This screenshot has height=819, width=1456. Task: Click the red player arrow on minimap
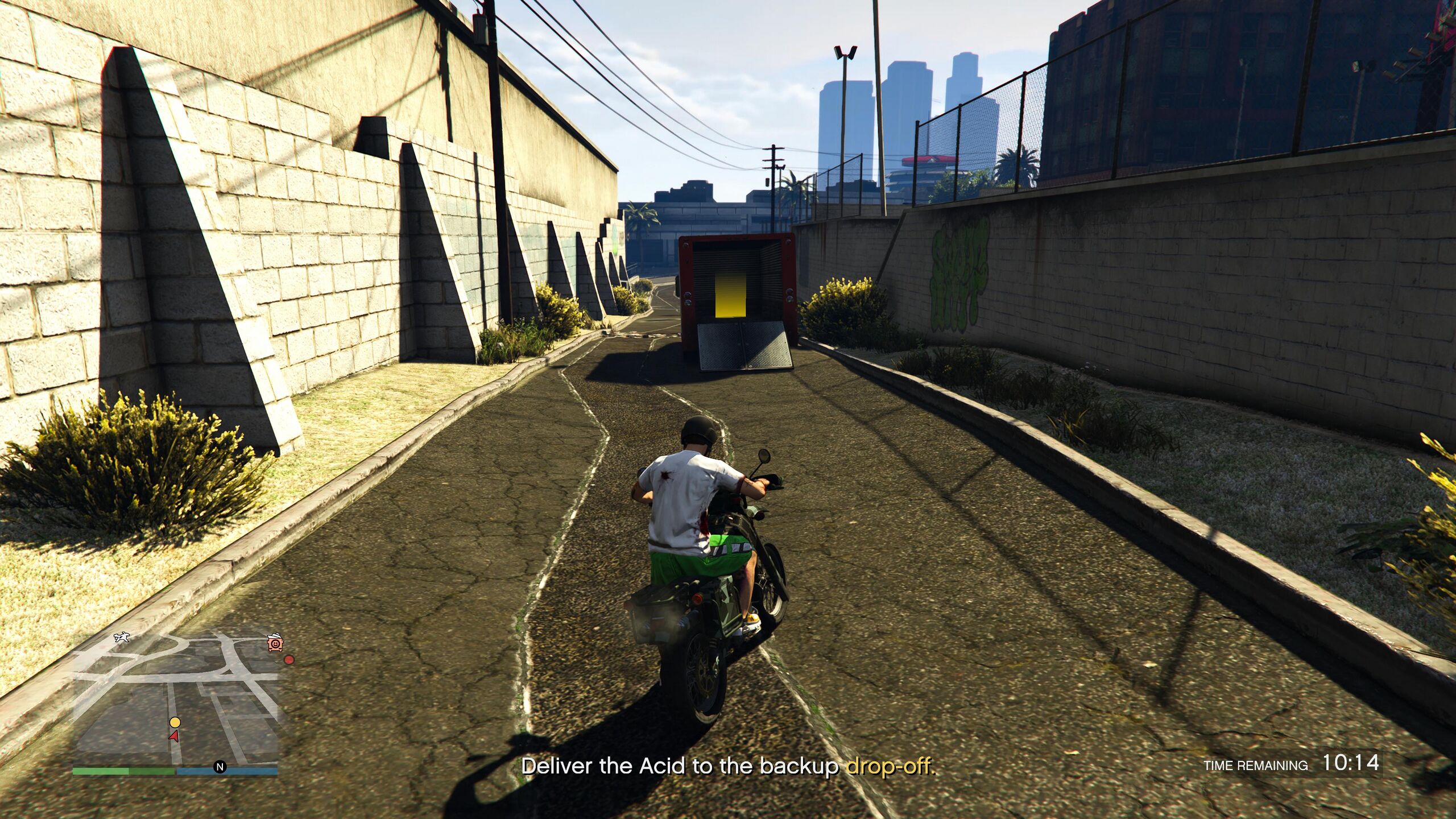point(173,736)
